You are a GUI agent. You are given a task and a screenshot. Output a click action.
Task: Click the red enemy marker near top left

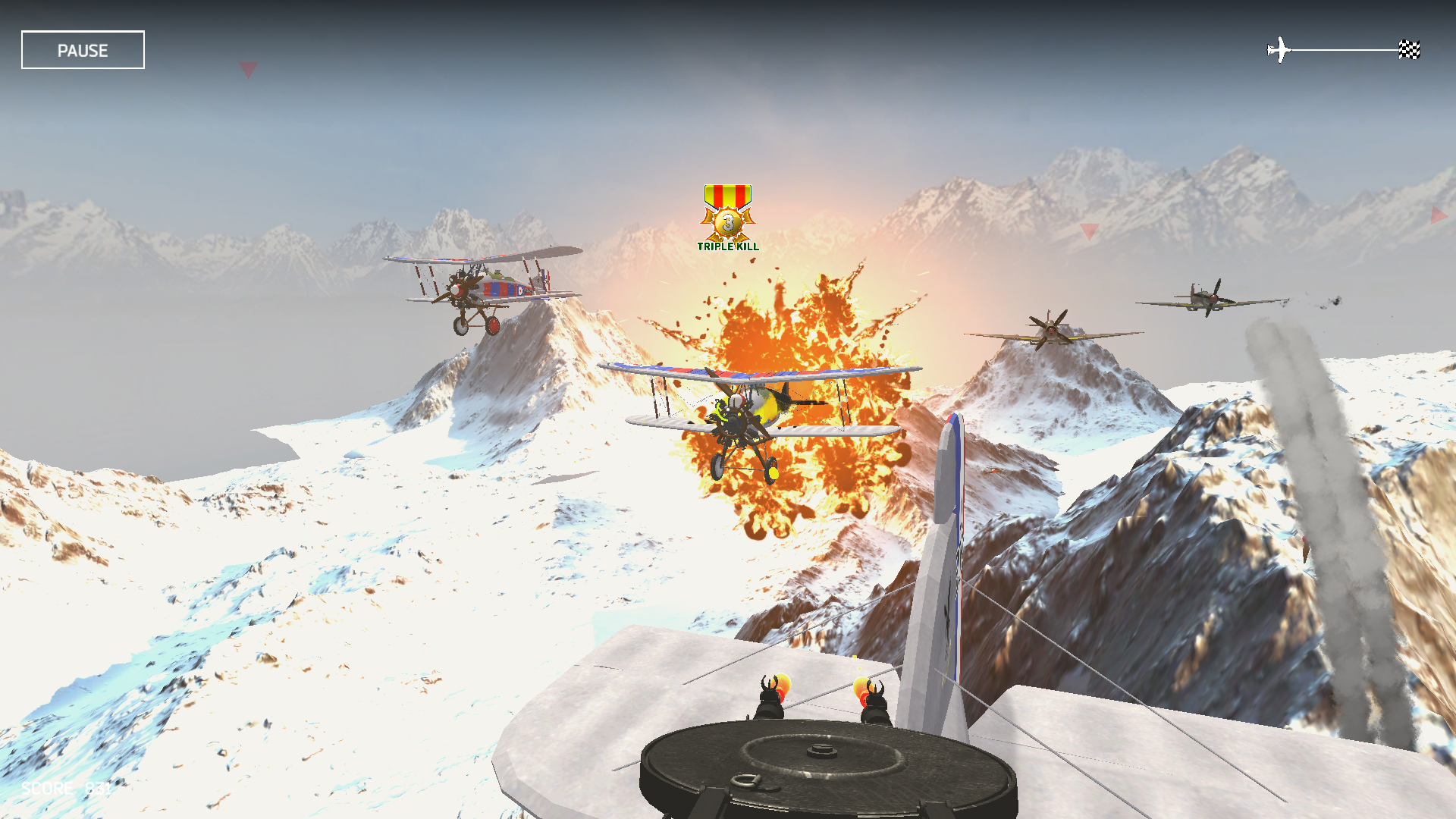tap(247, 71)
